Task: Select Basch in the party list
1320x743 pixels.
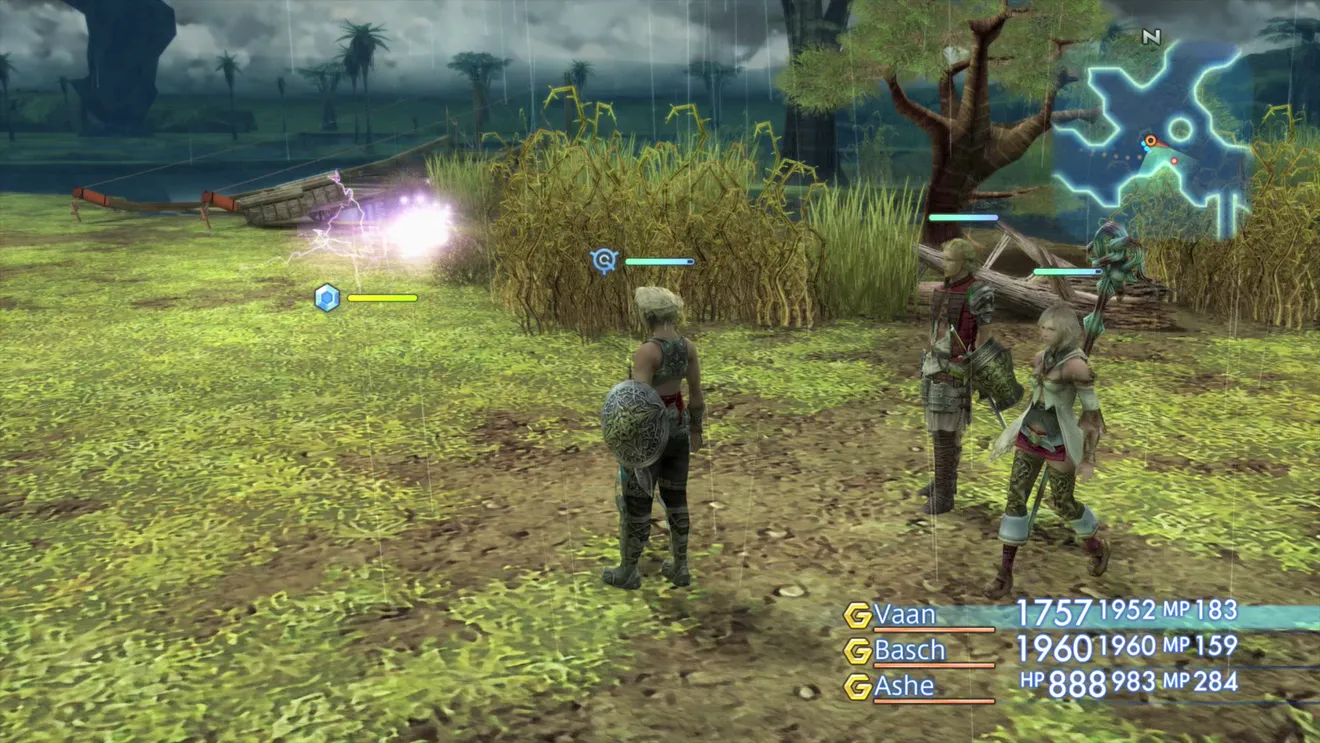Action: (x=909, y=651)
